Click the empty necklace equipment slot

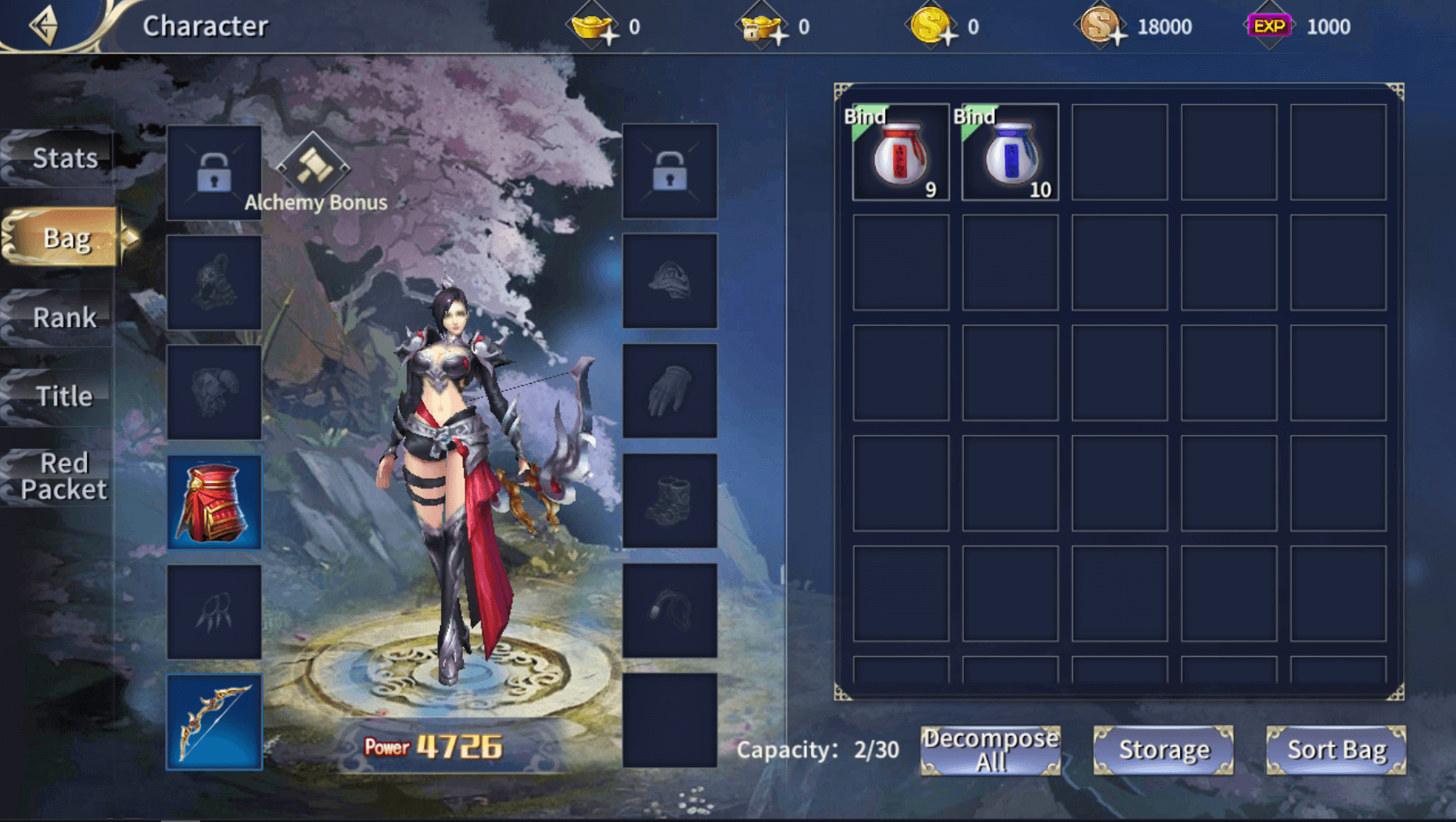[214, 611]
